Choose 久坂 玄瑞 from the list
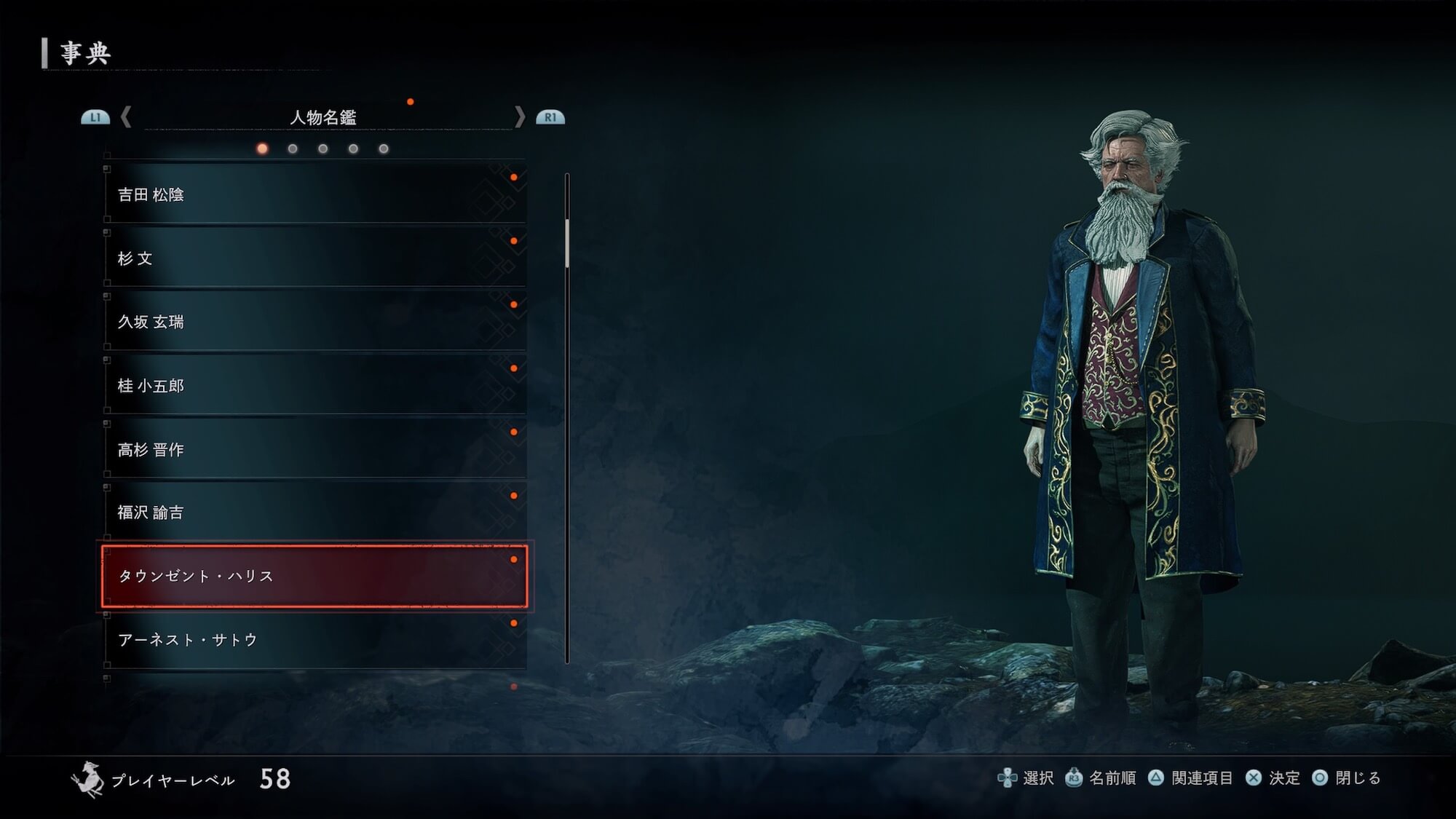 pos(314,322)
